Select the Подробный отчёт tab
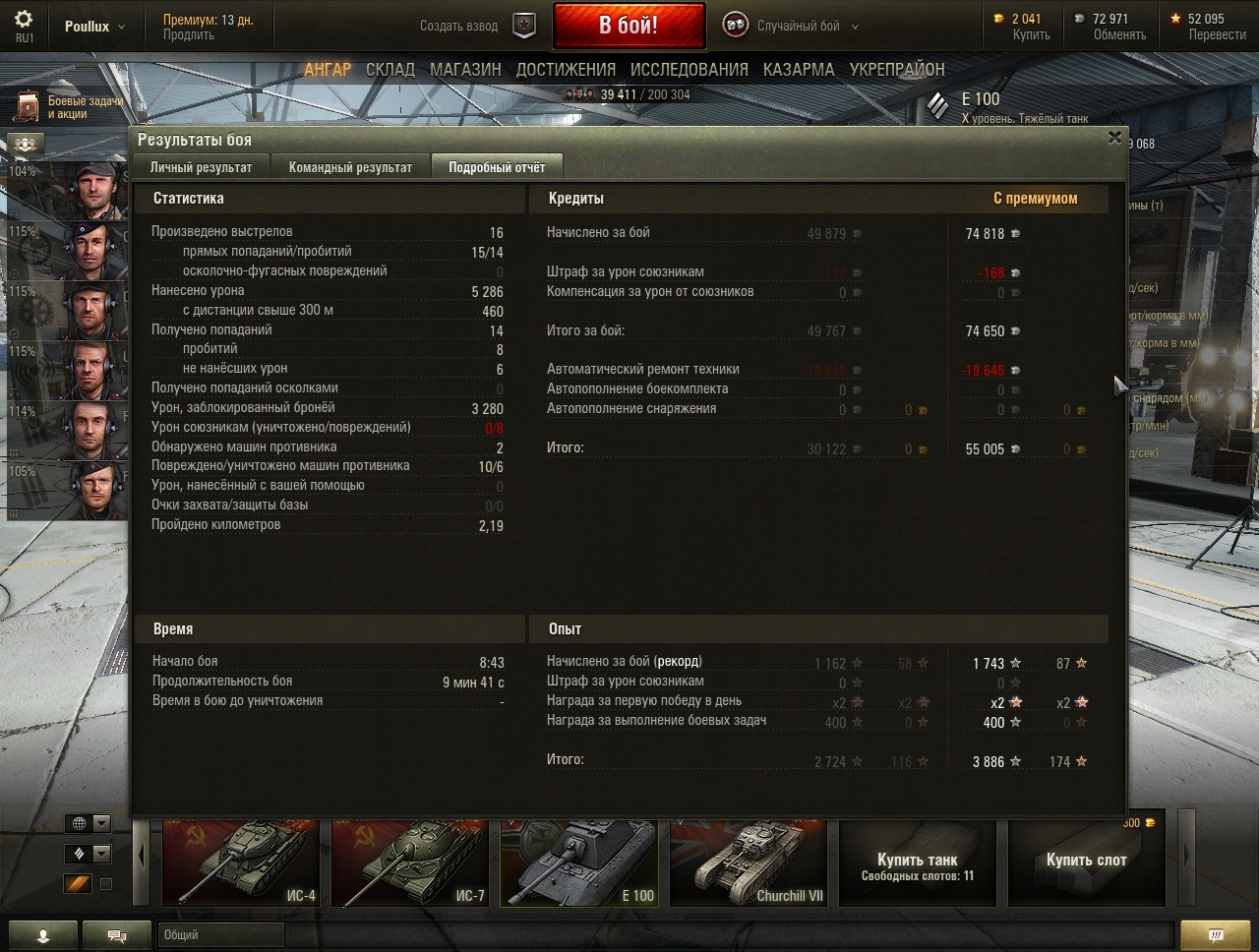Viewport: 1259px width, 952px height. point(497,167)
